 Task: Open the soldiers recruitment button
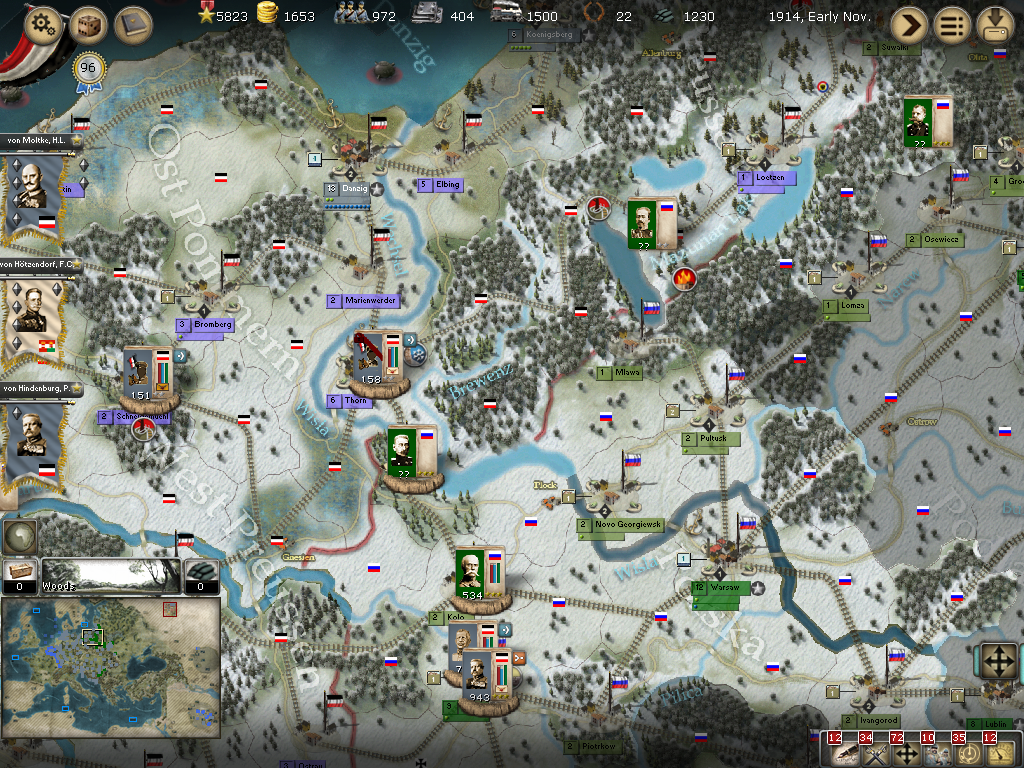point(938,753)
